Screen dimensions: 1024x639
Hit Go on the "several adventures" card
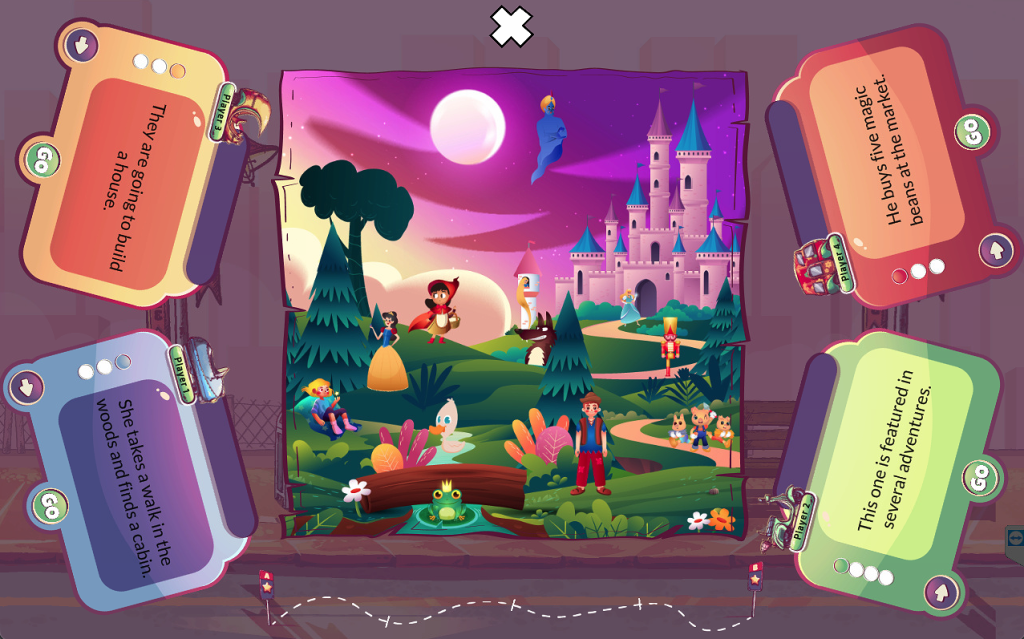(980, 478)
